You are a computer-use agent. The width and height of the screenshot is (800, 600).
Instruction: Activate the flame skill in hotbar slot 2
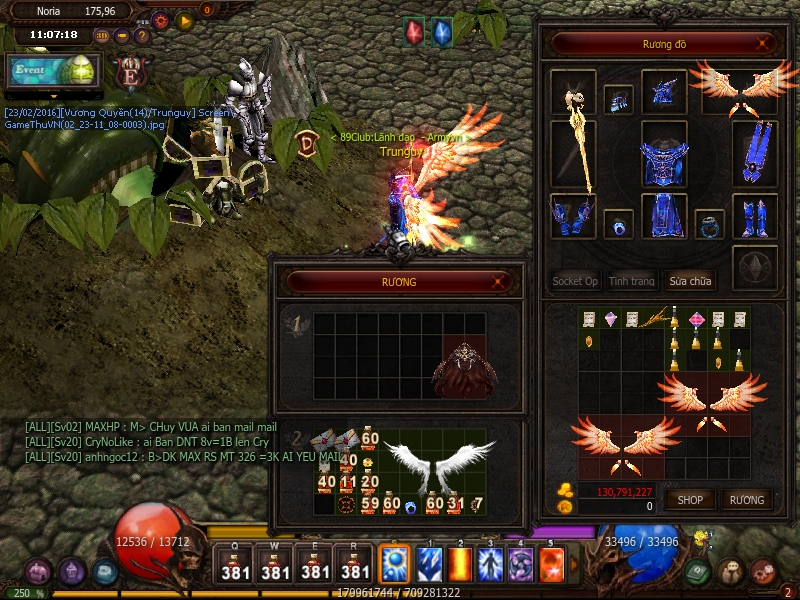[x=461, y=563]
